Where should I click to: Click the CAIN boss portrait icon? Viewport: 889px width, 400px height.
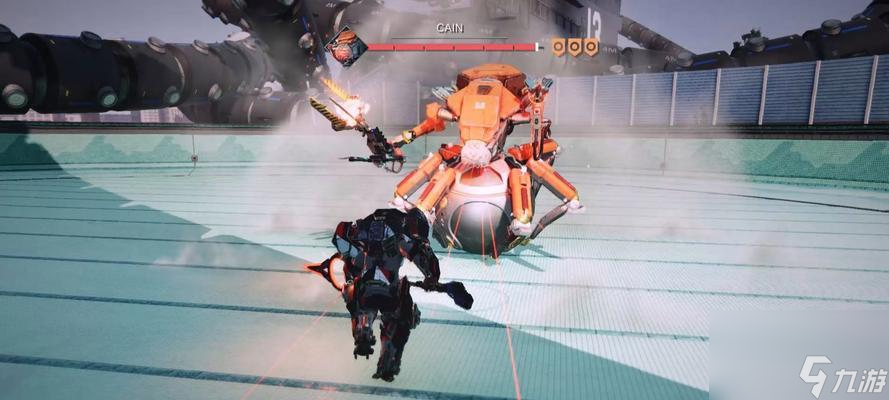coord(346,47)
